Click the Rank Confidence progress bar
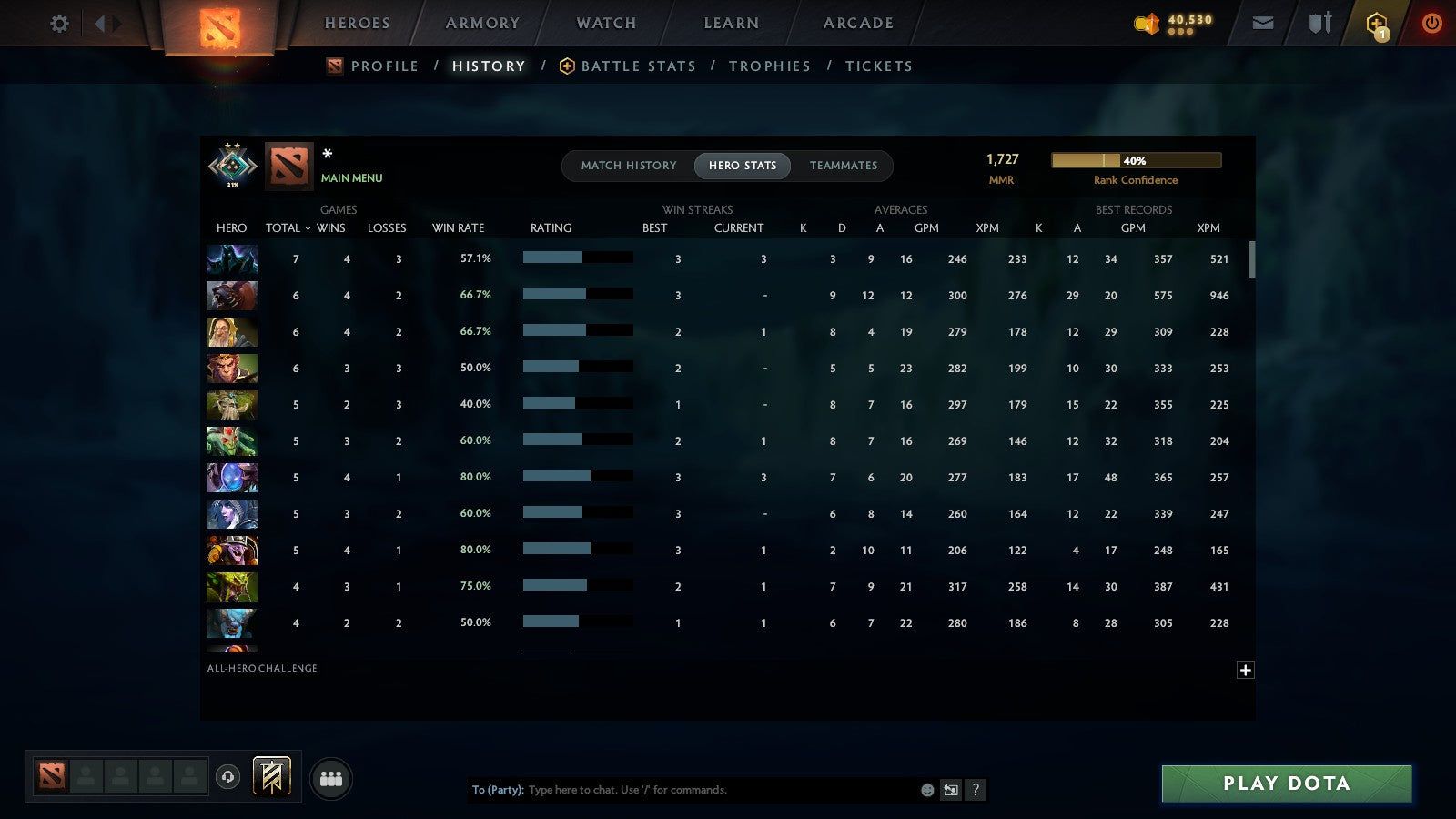 pos(1137,159)
